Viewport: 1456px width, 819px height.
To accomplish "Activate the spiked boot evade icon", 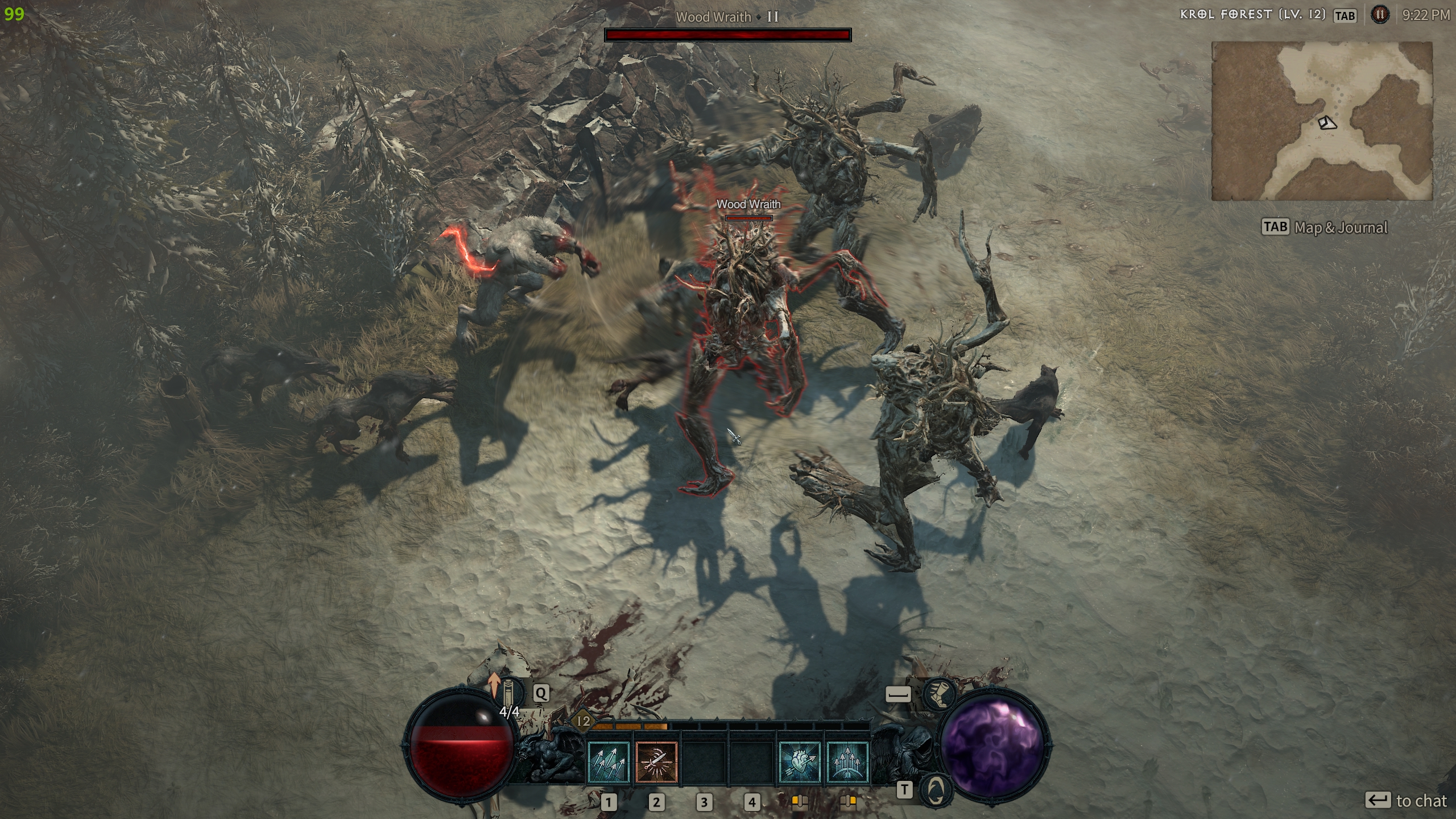I will coord(938,694).
